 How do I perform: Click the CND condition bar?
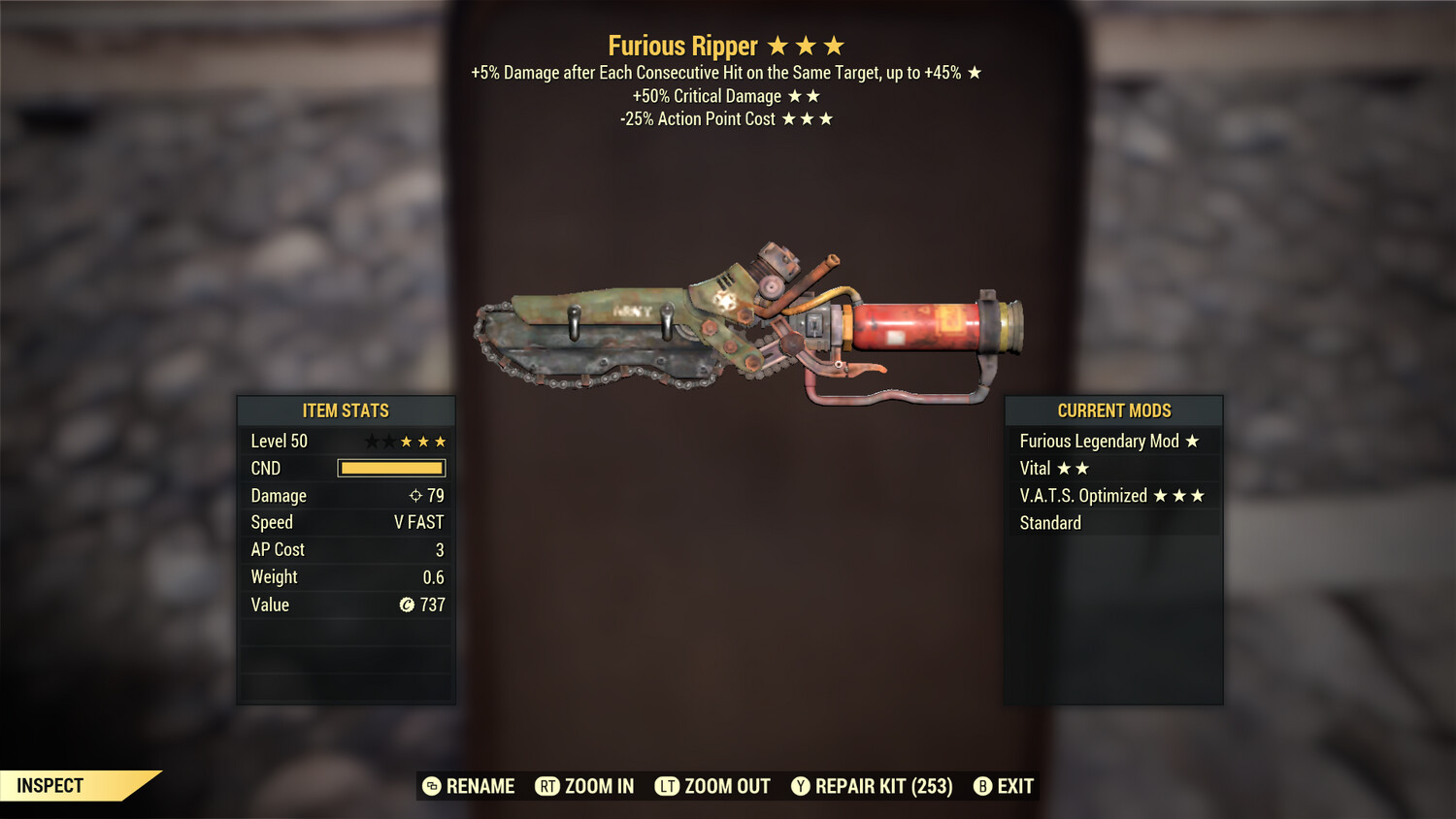pos(391,468)
